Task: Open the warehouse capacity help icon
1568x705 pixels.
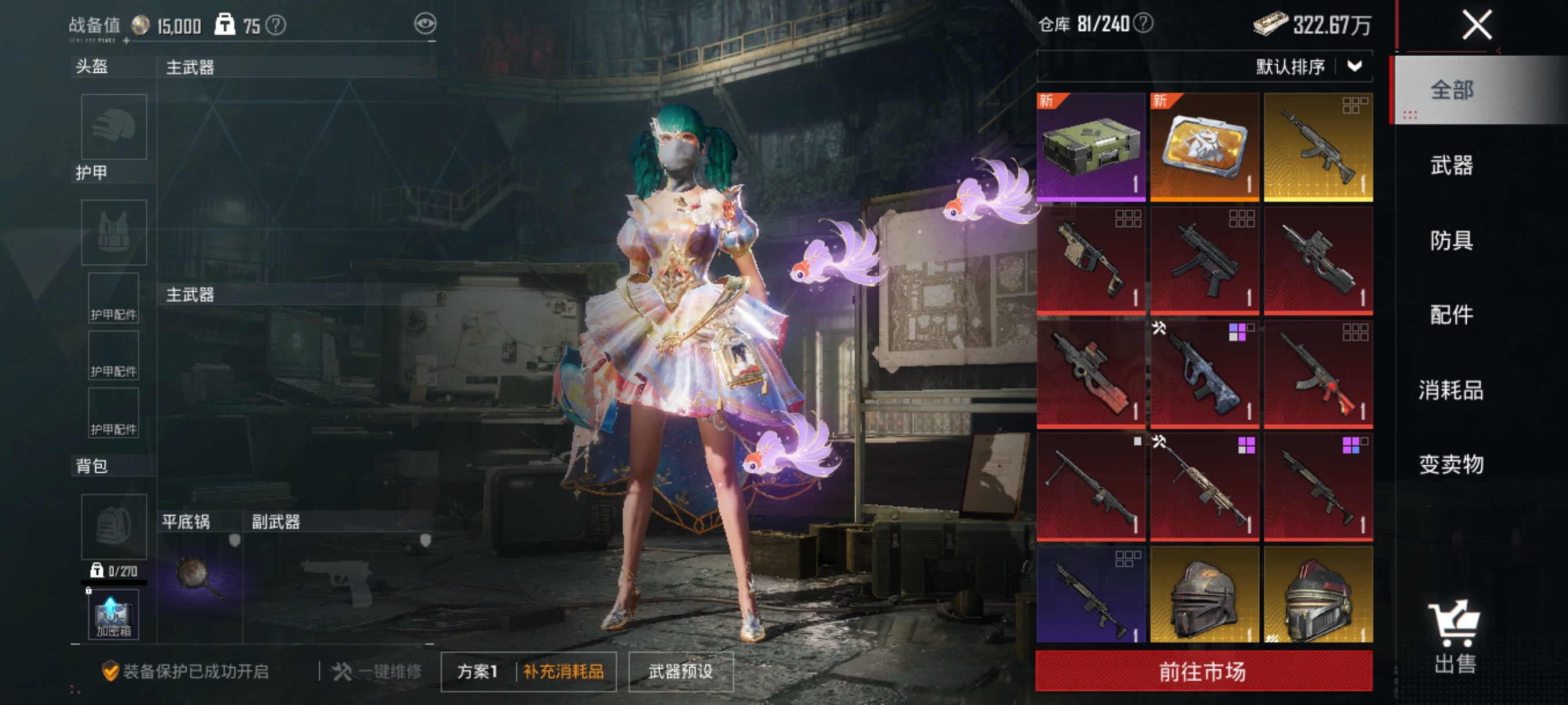Action: 1144,24
